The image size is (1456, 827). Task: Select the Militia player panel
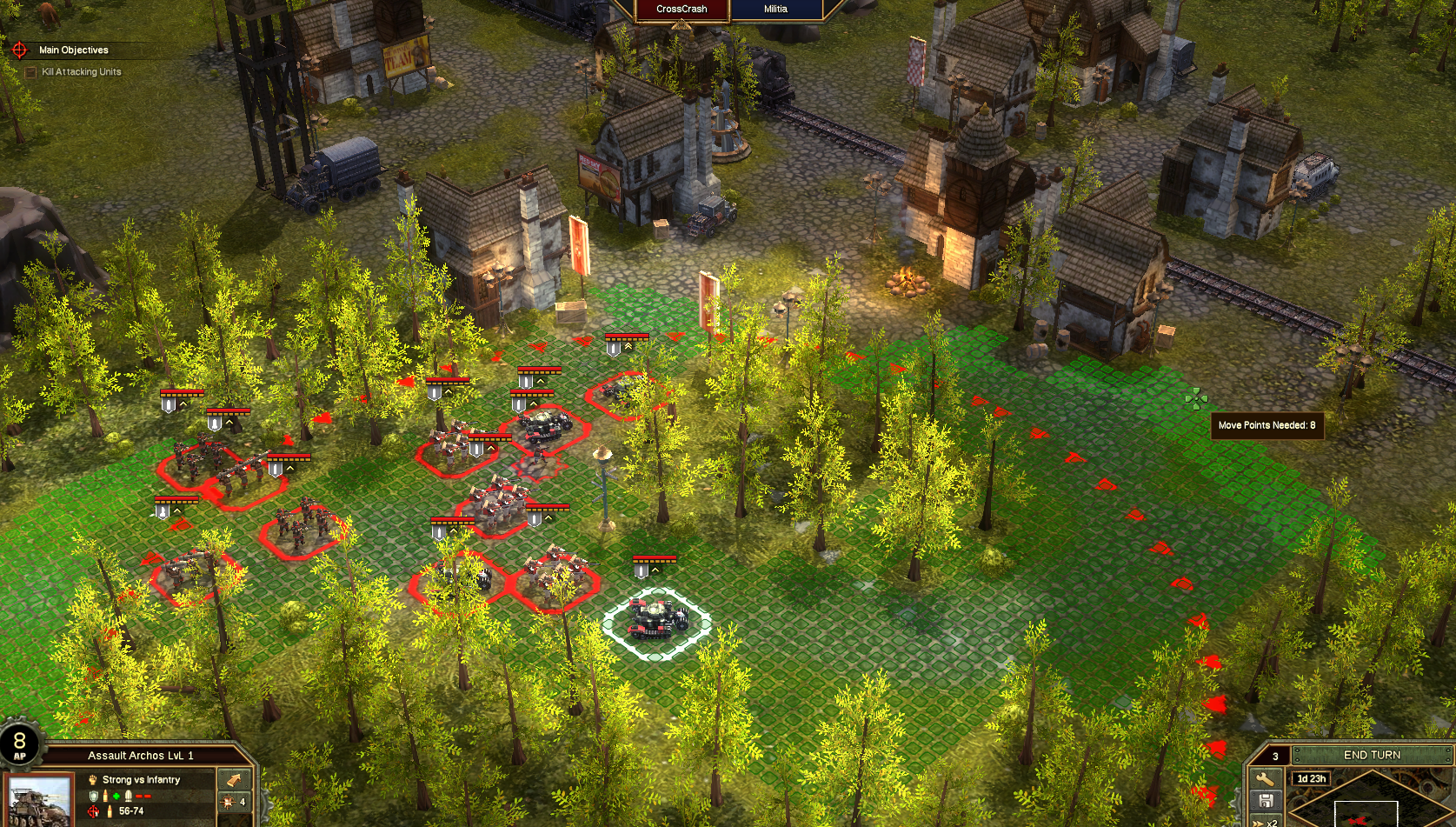tap(775, 10)
